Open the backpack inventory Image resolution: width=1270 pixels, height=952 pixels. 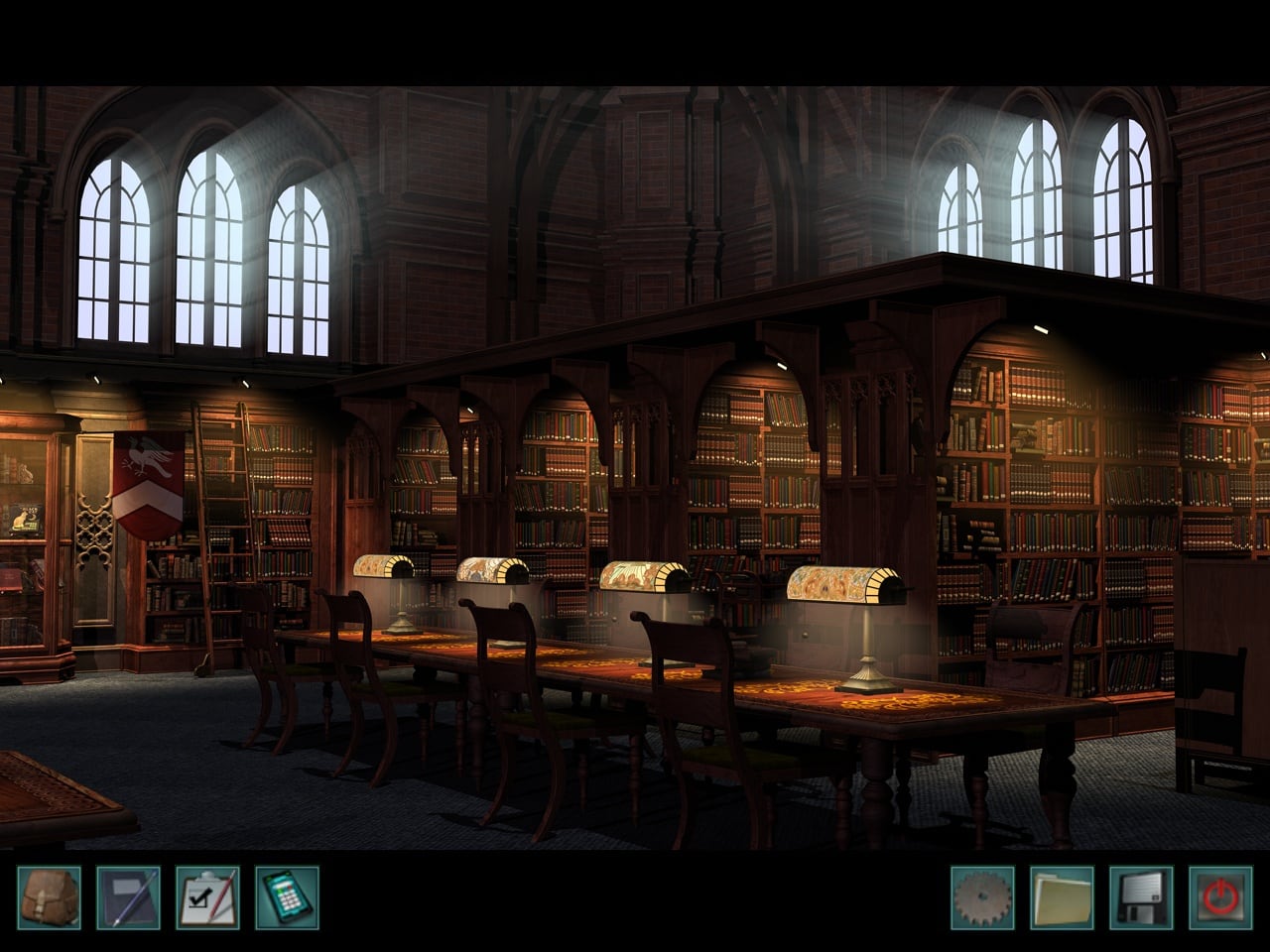tap(49, 898)
